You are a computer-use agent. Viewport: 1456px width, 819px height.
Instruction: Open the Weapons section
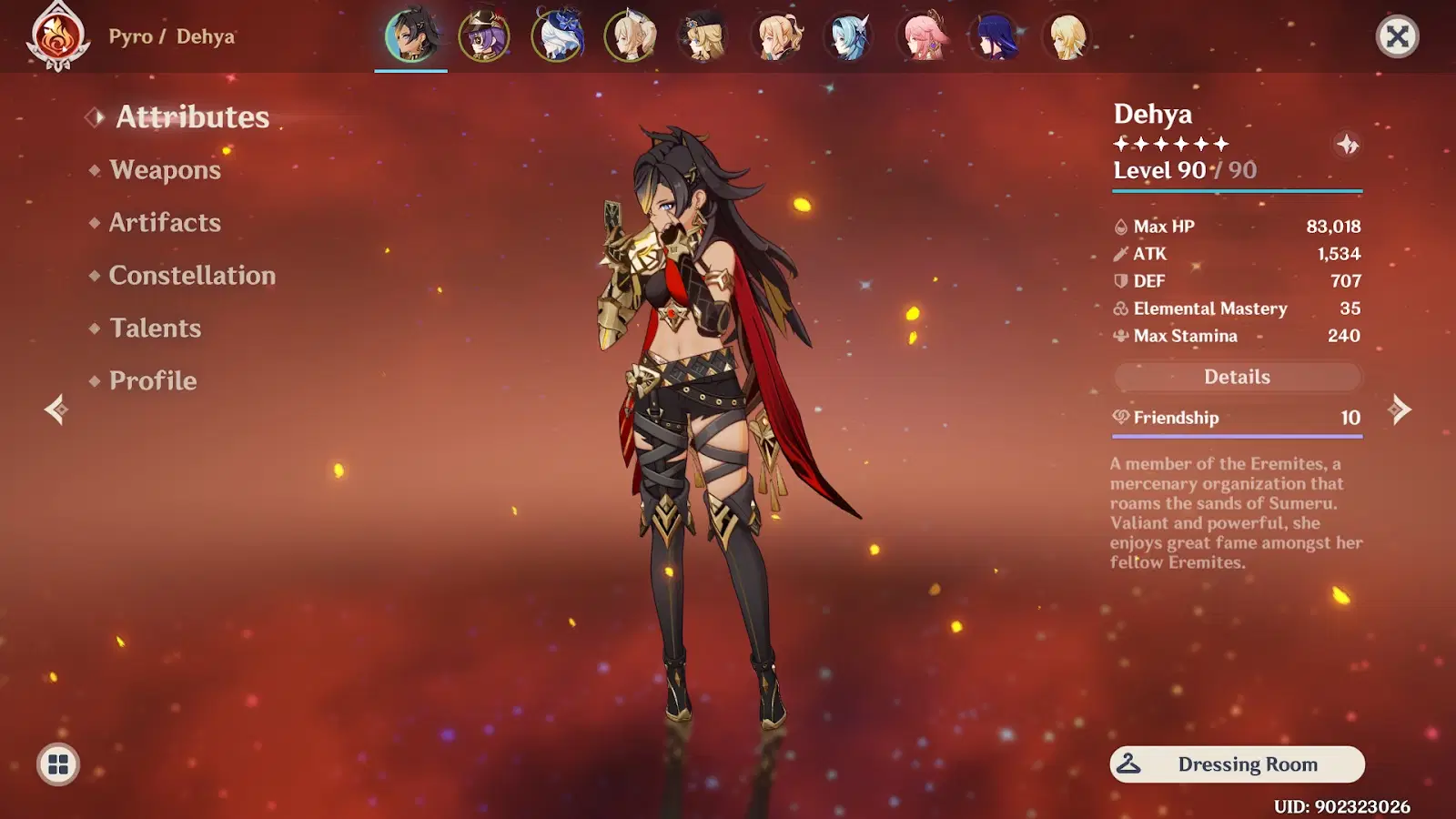(x=164, y=170)
